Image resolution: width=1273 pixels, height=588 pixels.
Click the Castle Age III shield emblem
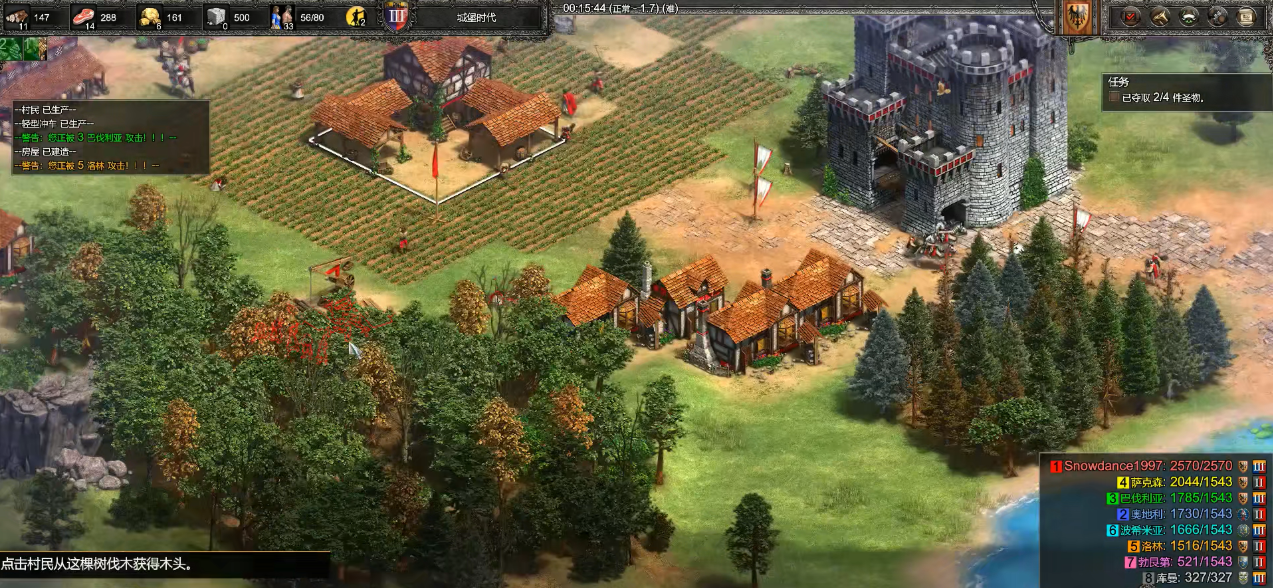pos(396,17)
